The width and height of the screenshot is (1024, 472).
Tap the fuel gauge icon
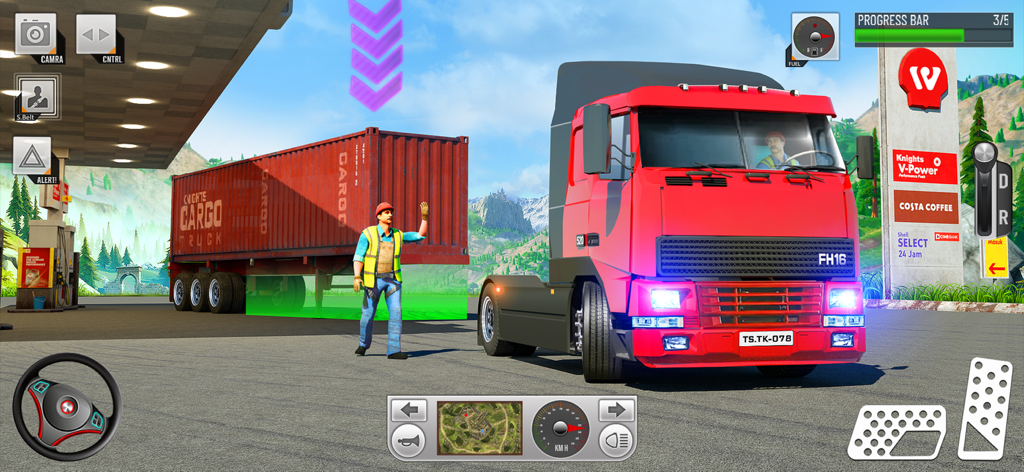click(x=811, y=37)
